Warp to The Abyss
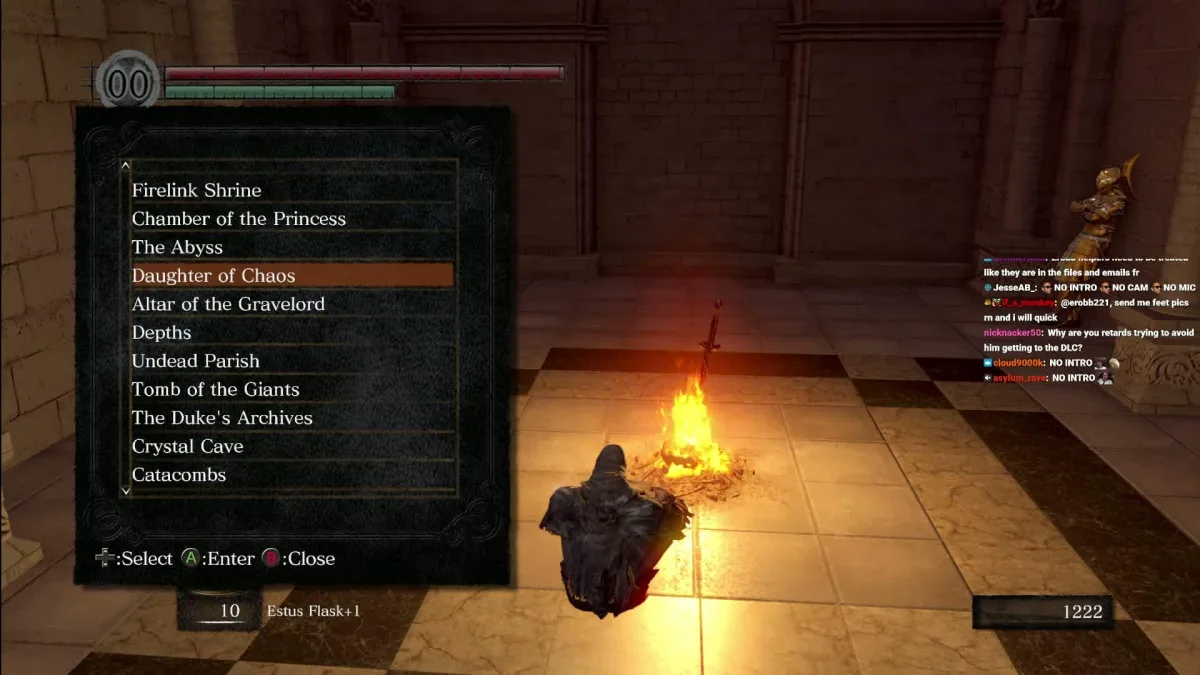 pos(178,247)
